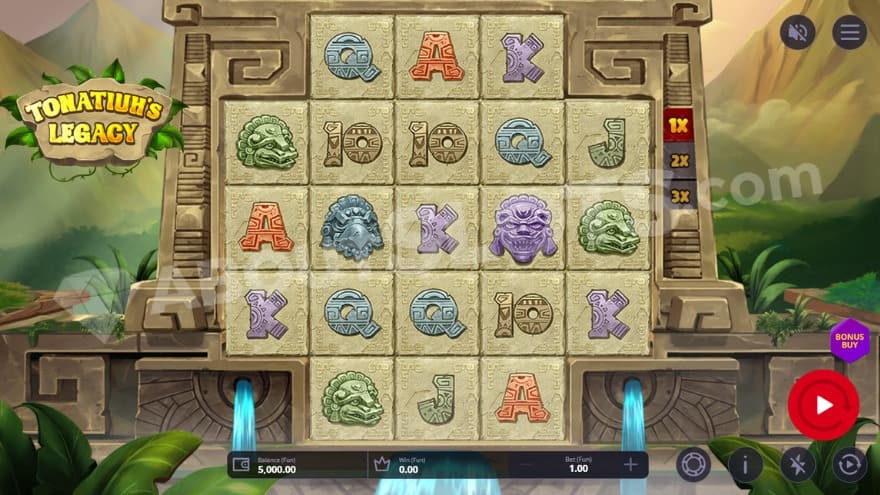Viewport: 880px width, 495px height.
Task: Decrease the bet with the minus button
Action: click(x=526, y=465)
